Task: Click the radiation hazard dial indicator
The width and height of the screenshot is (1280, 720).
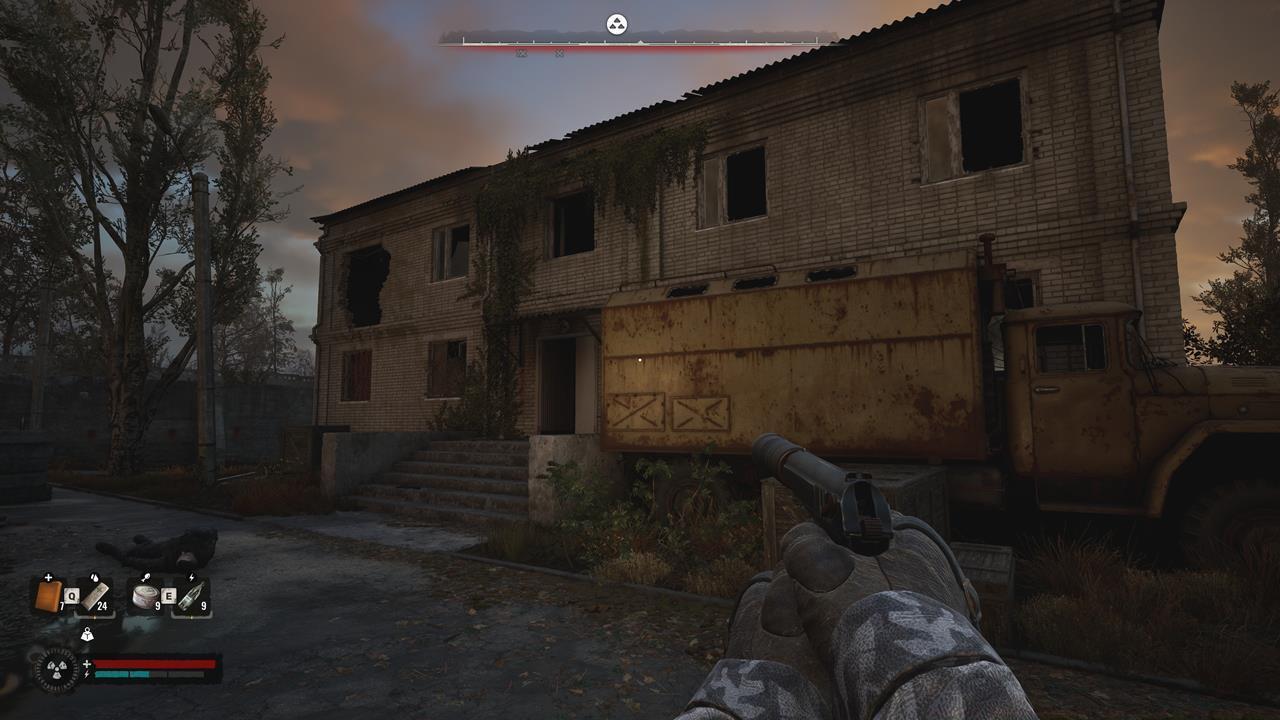Action: click(x=57, y=668)
